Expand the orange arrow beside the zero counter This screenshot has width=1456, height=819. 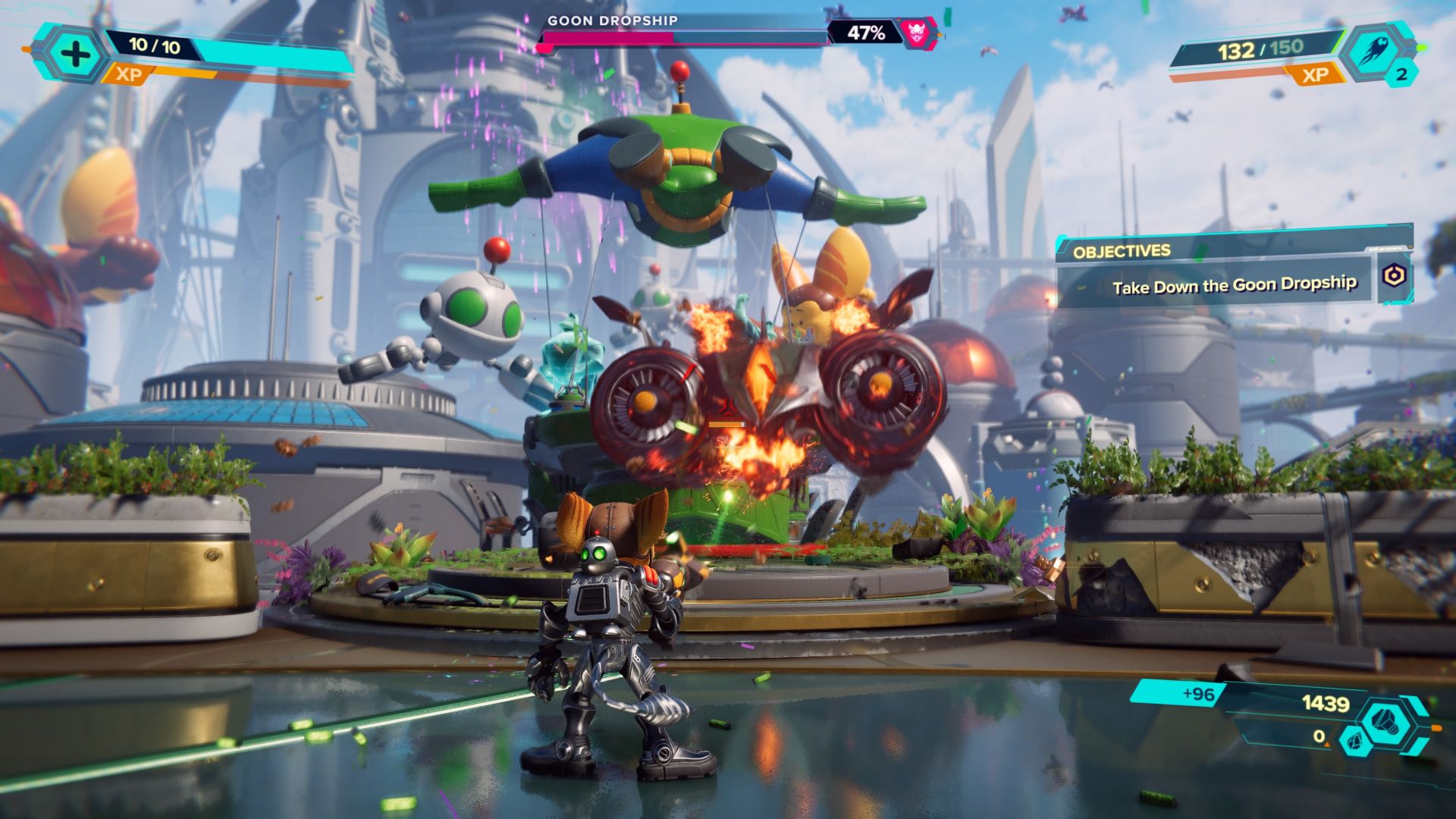pyautogui.click(x=1327, y=745)
